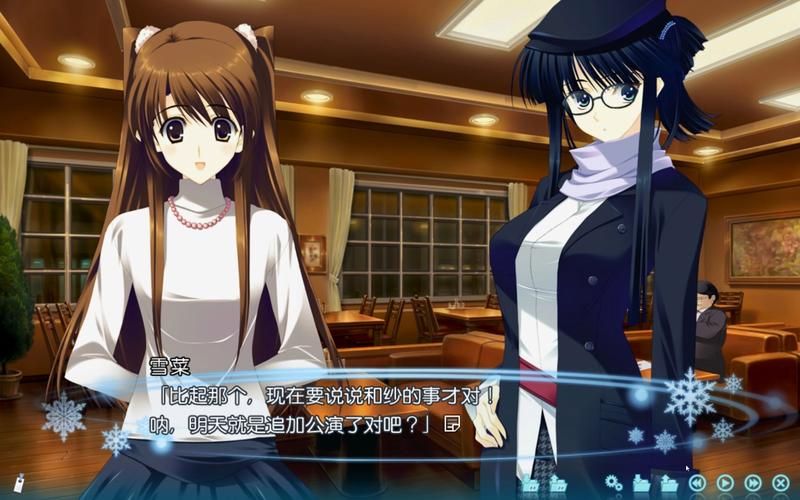Open save menu via single down-arrow folder
The width and height of the screenshot is (800, 500).
point(641,484)
